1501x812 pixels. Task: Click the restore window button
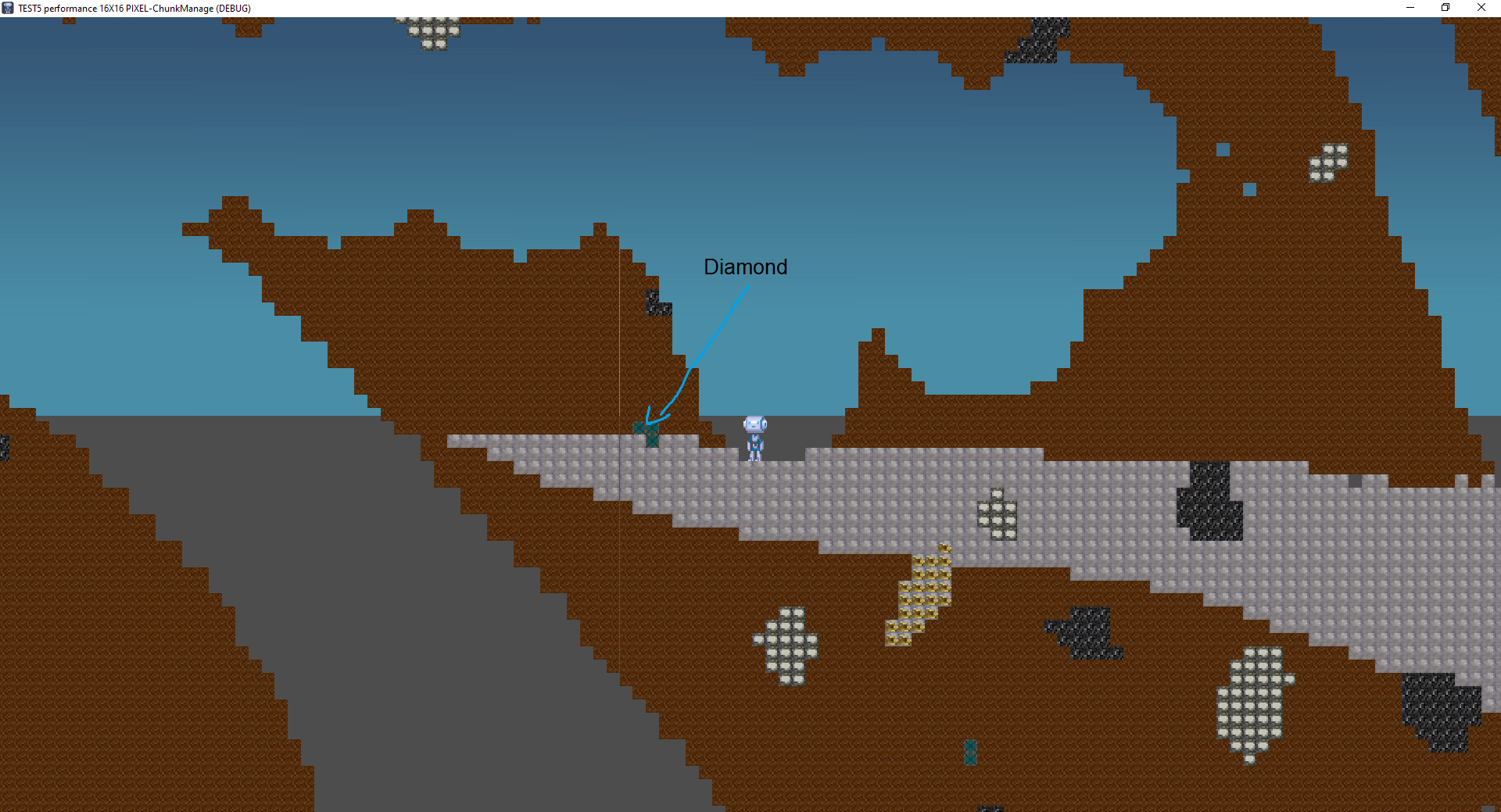pos(1445,8)
